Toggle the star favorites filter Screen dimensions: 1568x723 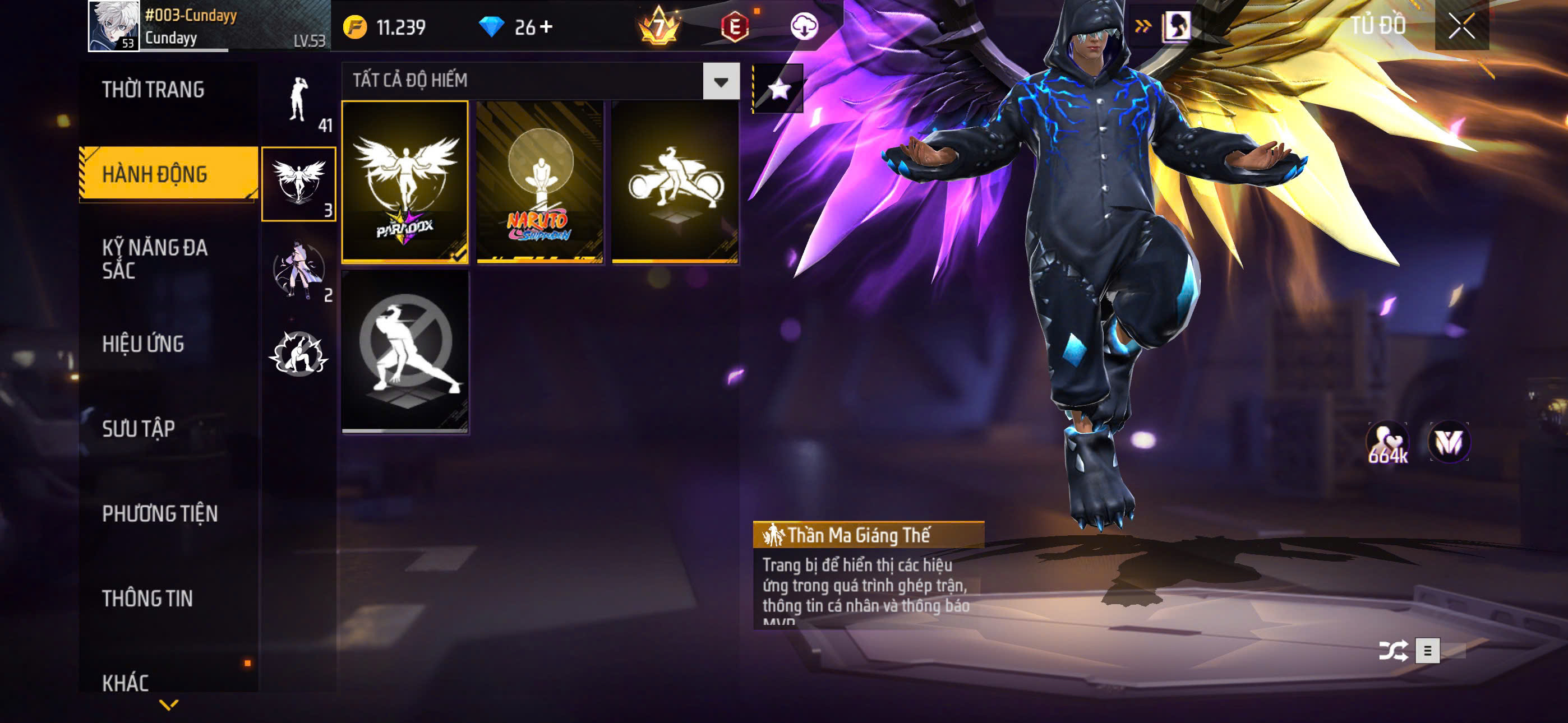[x=778, y=90]
